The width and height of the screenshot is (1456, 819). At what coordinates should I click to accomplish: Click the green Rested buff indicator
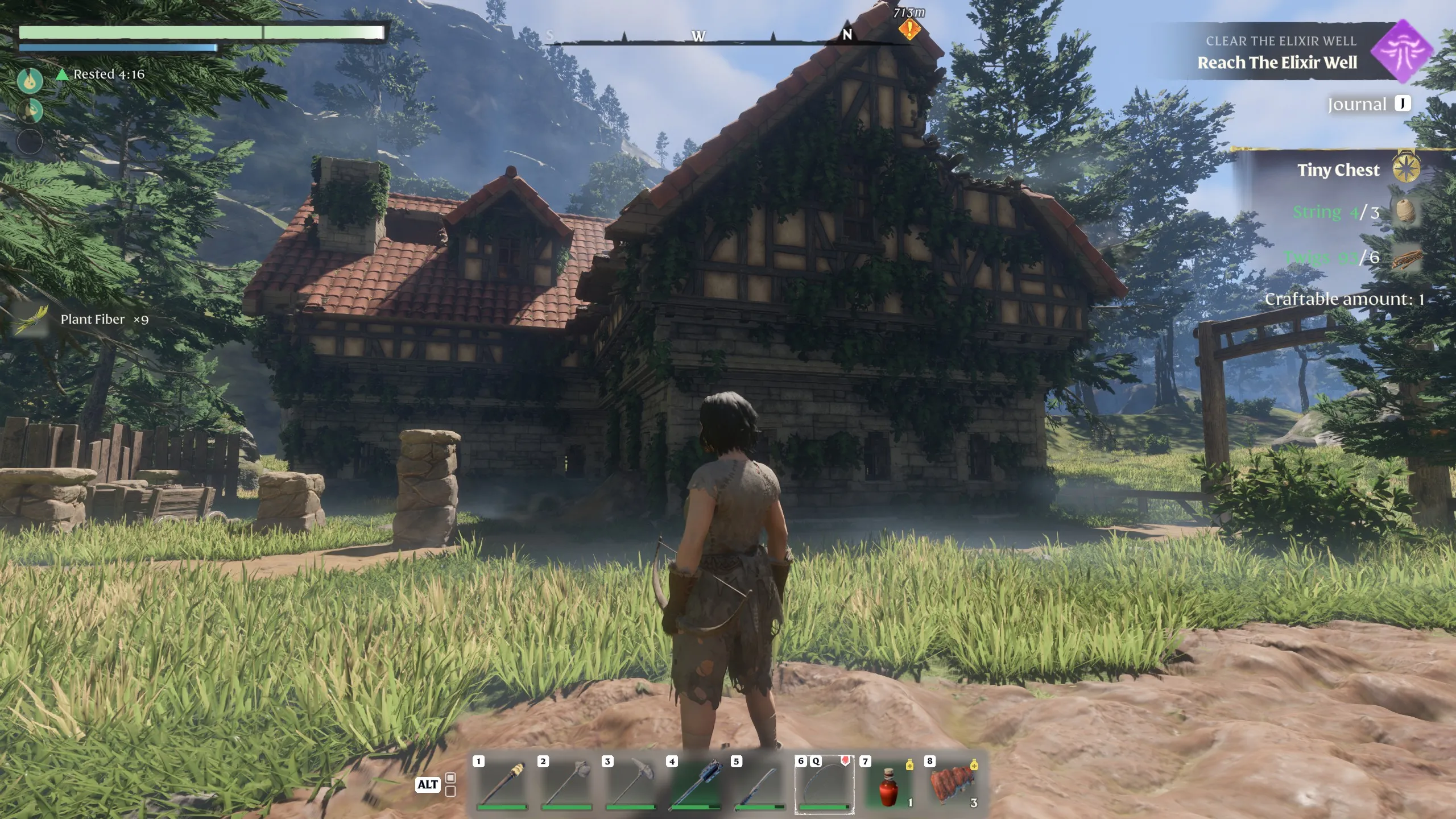pyautogui.click(x=64, y=75)
